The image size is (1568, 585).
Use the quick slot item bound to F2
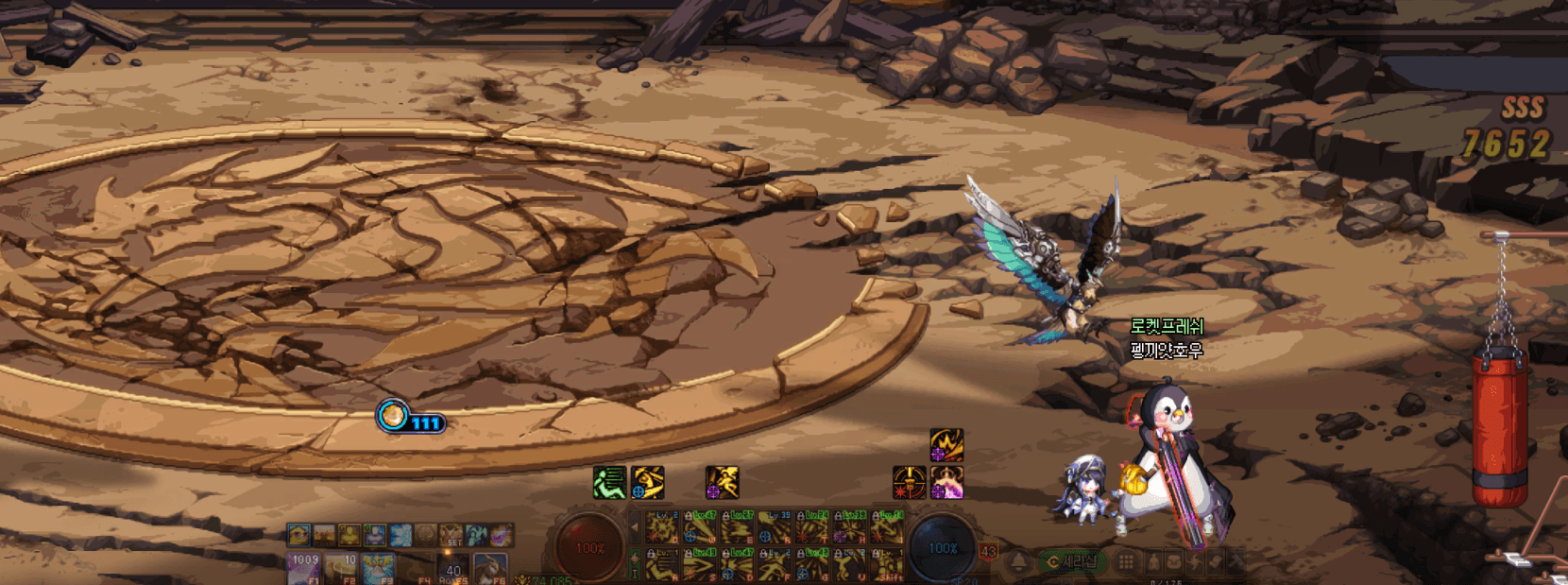(341, 567)
